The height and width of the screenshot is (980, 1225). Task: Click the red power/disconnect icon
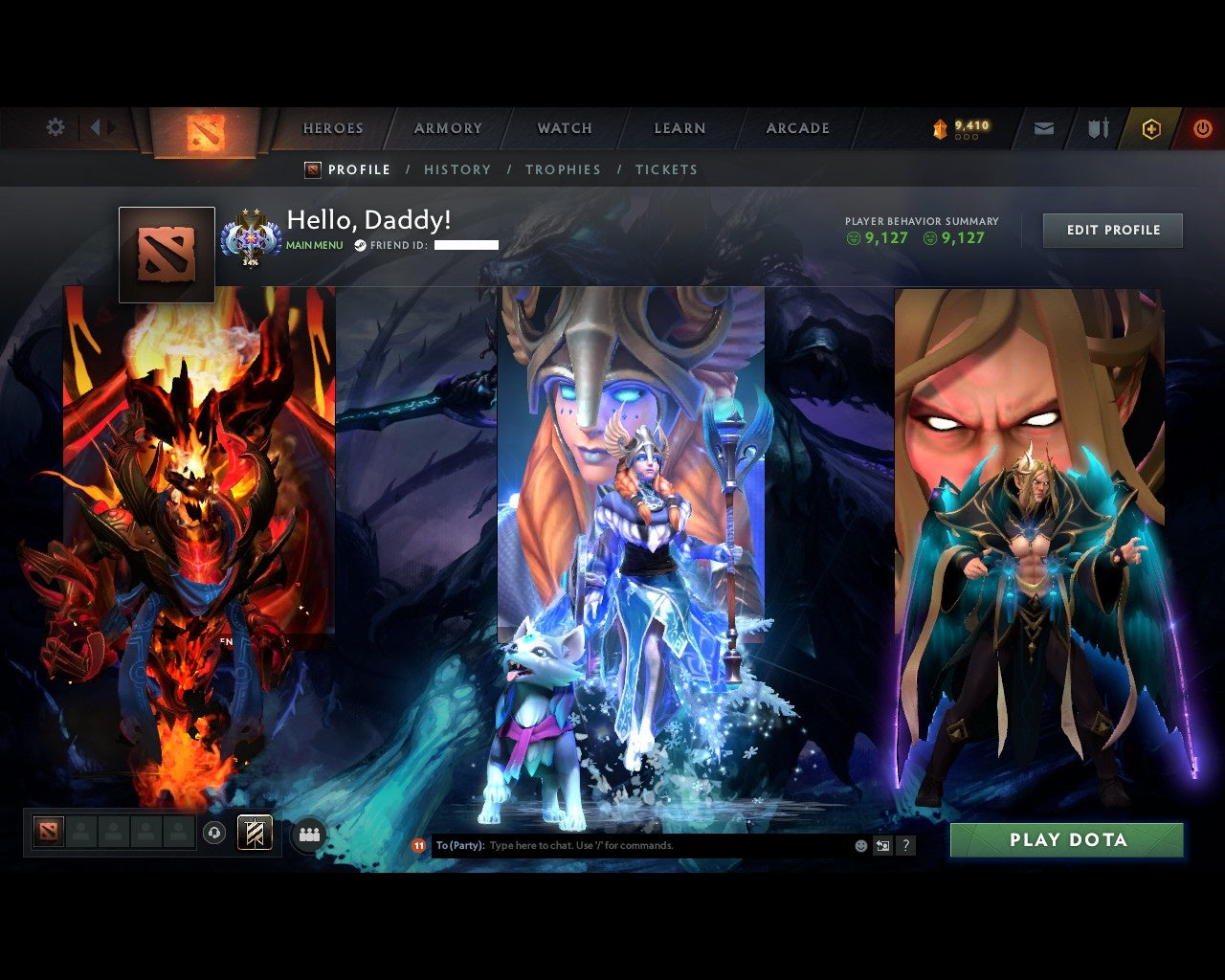click(1202, 127)
